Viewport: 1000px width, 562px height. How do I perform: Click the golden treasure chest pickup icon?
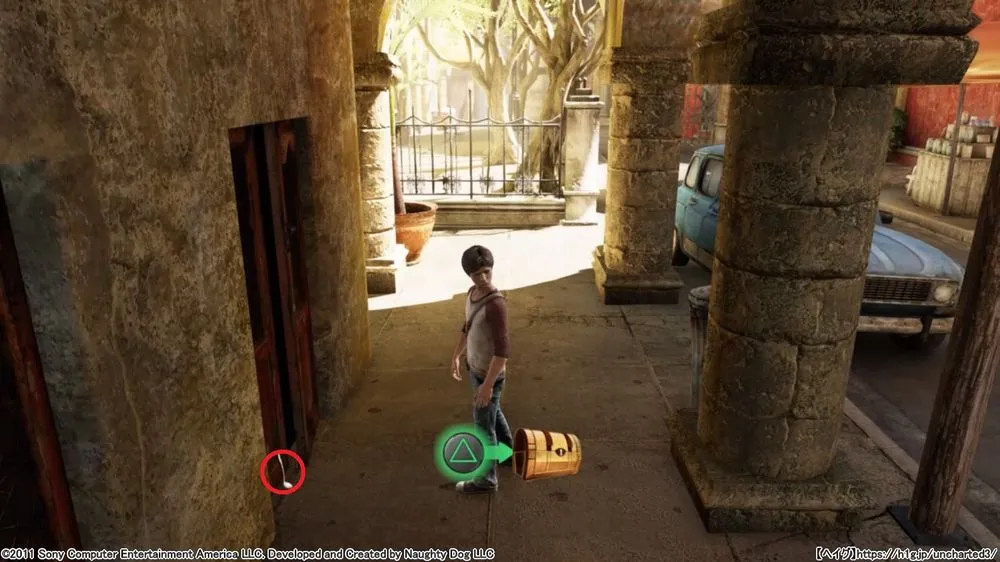coord(546,453)
